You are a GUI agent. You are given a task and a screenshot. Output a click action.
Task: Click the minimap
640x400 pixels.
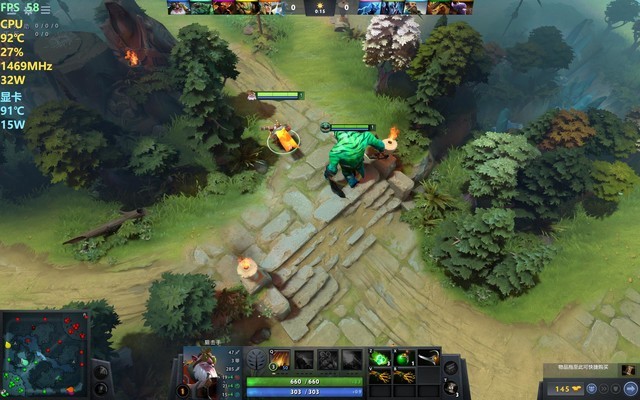45,354
